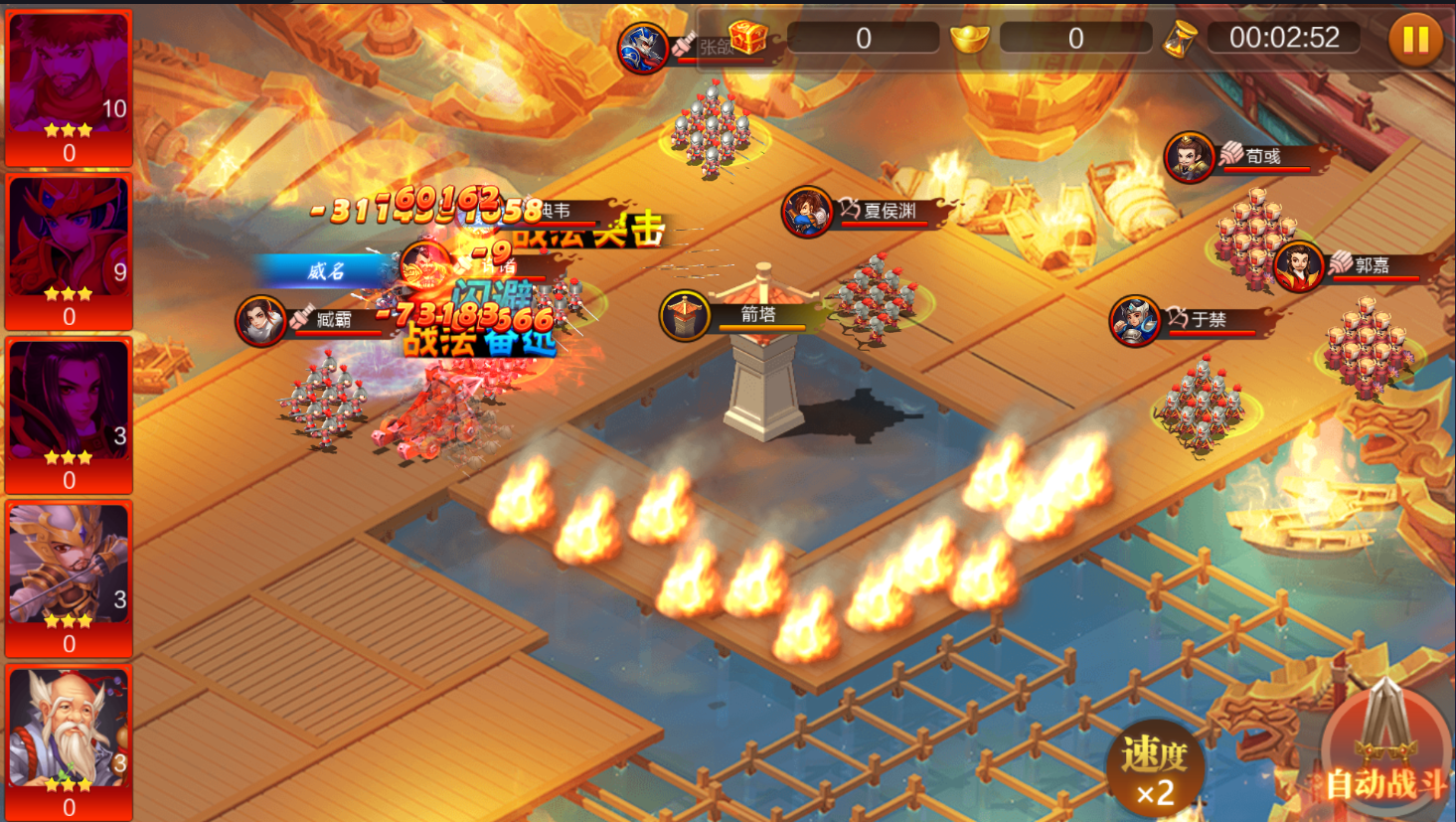Toggle the ×2 battle speed button
Screen dimensions: 1456x822
click(x=1155, y=769)
